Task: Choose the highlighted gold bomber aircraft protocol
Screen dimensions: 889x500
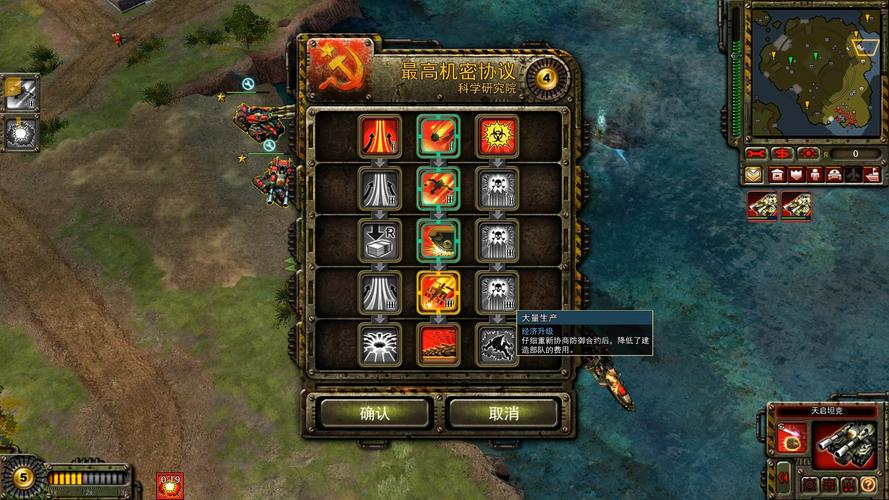Action: [x=438, y=291]
